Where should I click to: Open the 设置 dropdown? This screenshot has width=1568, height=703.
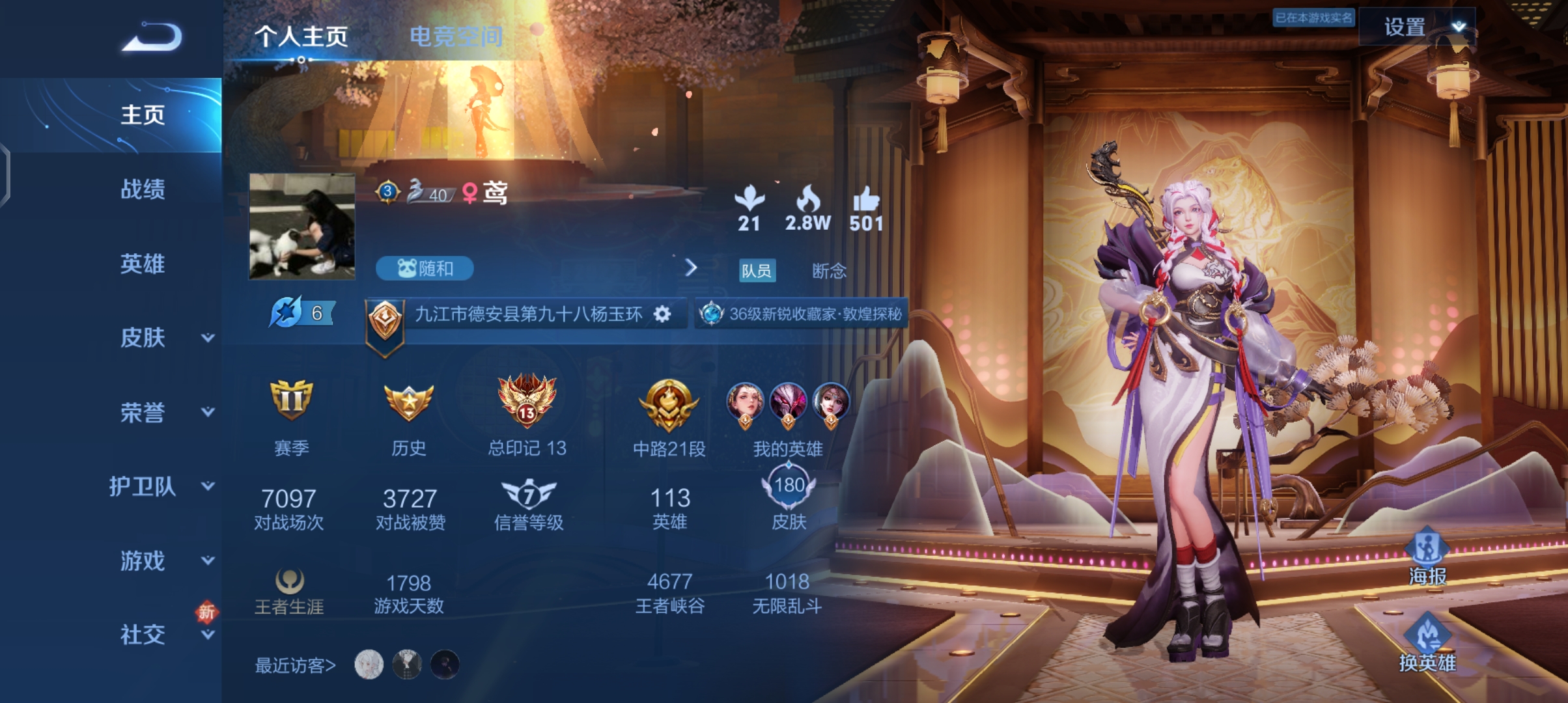[1417, 27]
